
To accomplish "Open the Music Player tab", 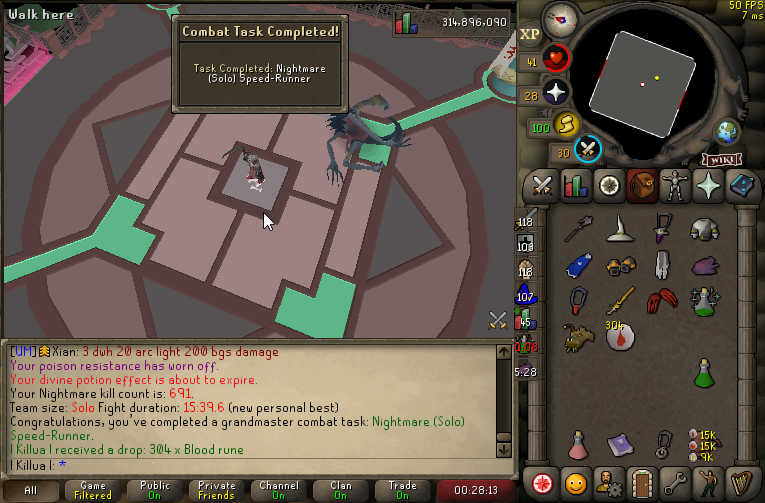I will tap(743, 481).
